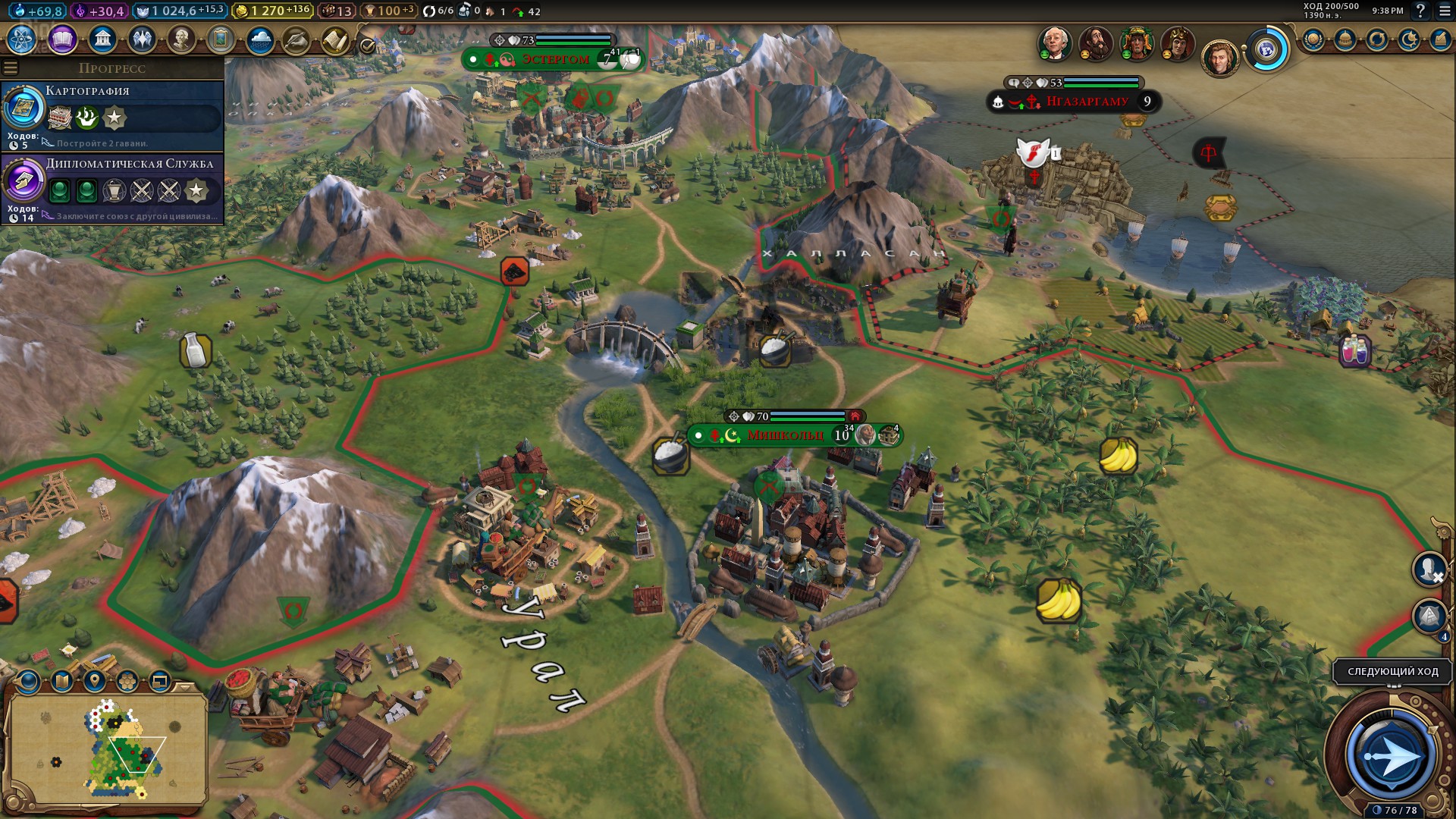Open the Эстергом city banner
The image size is (1456, 819).
(x=554, y=59)
